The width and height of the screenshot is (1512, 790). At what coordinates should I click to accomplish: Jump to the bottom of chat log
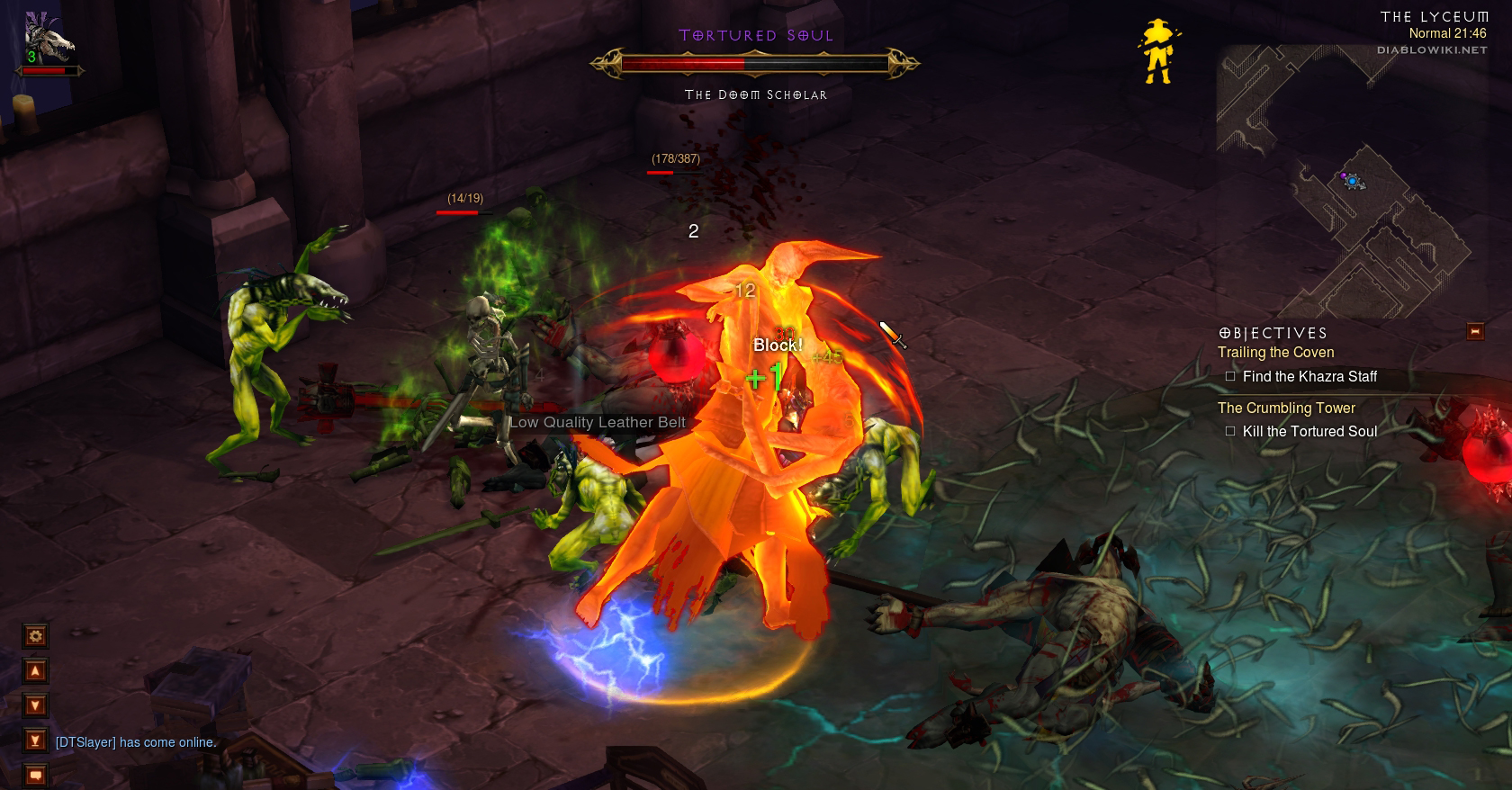[35, 741]
